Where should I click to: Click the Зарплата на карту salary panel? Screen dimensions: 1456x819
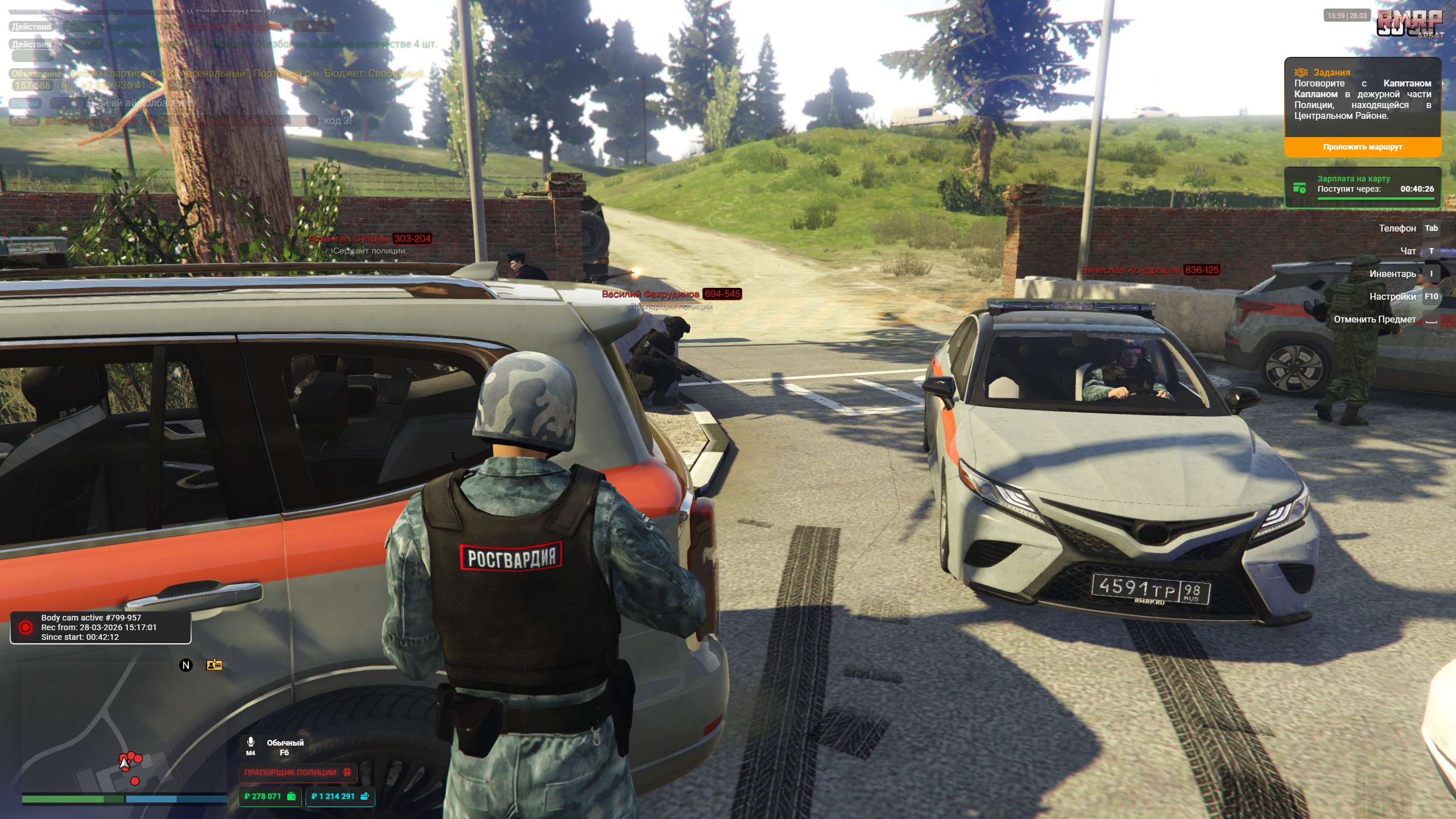pos(1362,188)
